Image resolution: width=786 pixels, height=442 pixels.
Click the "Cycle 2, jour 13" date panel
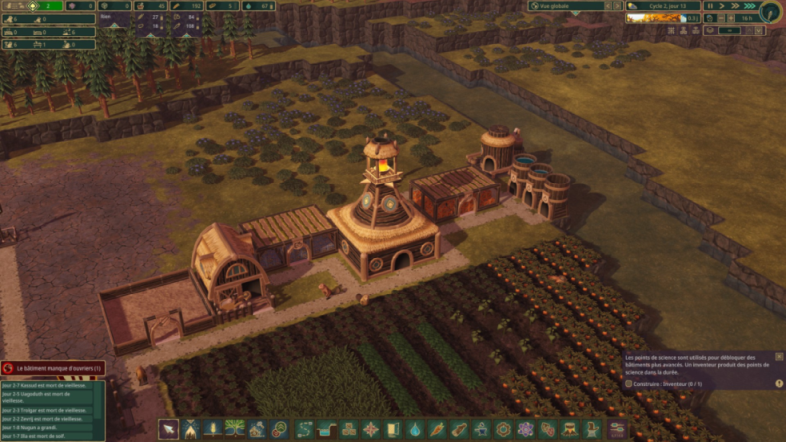[663, 6]
